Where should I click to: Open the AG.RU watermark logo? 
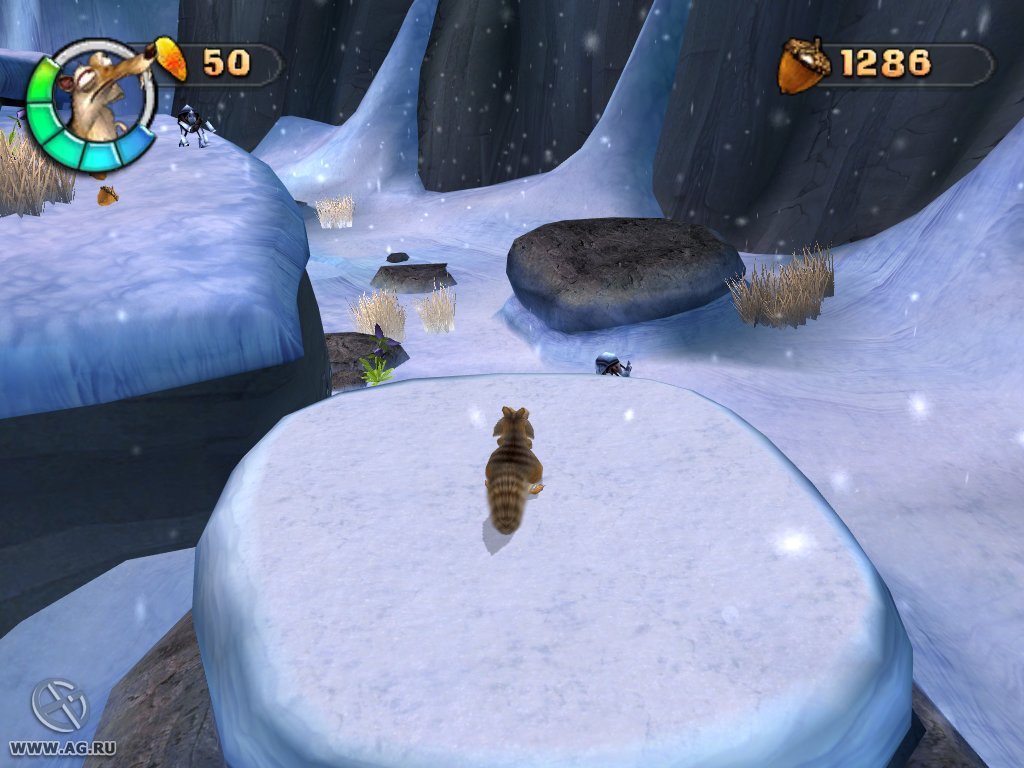pos(59,705)
